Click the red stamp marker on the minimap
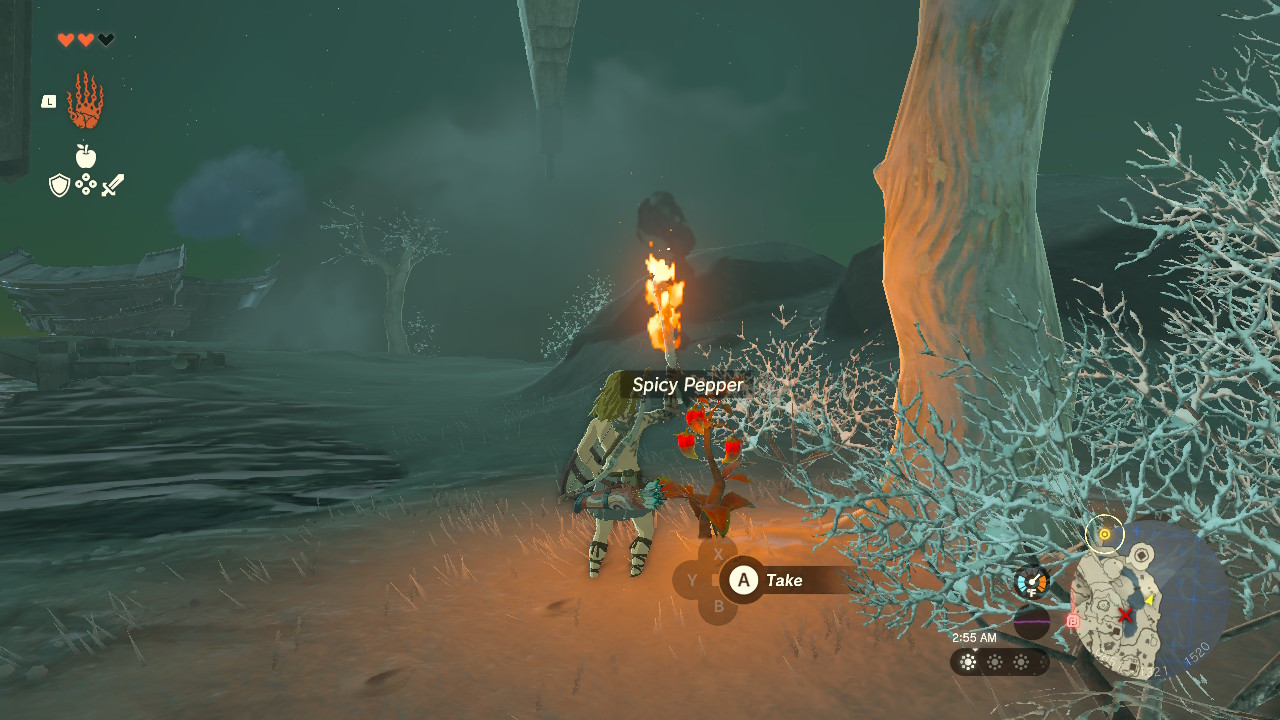This screenshot has width=1280, height=720. (x=1073, y=620)
